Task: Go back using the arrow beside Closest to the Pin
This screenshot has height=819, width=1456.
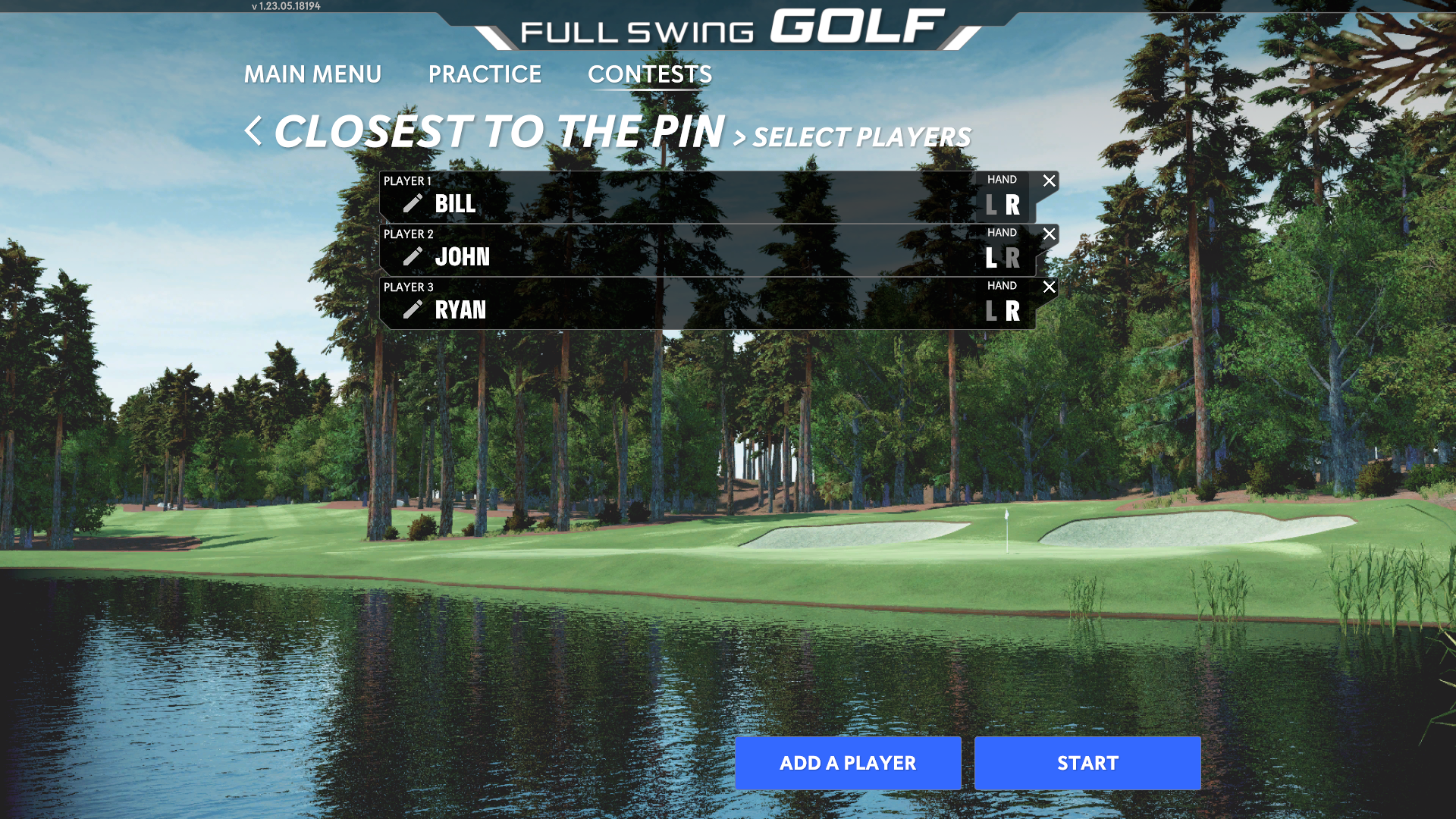Action: click(x=253, y=131)
